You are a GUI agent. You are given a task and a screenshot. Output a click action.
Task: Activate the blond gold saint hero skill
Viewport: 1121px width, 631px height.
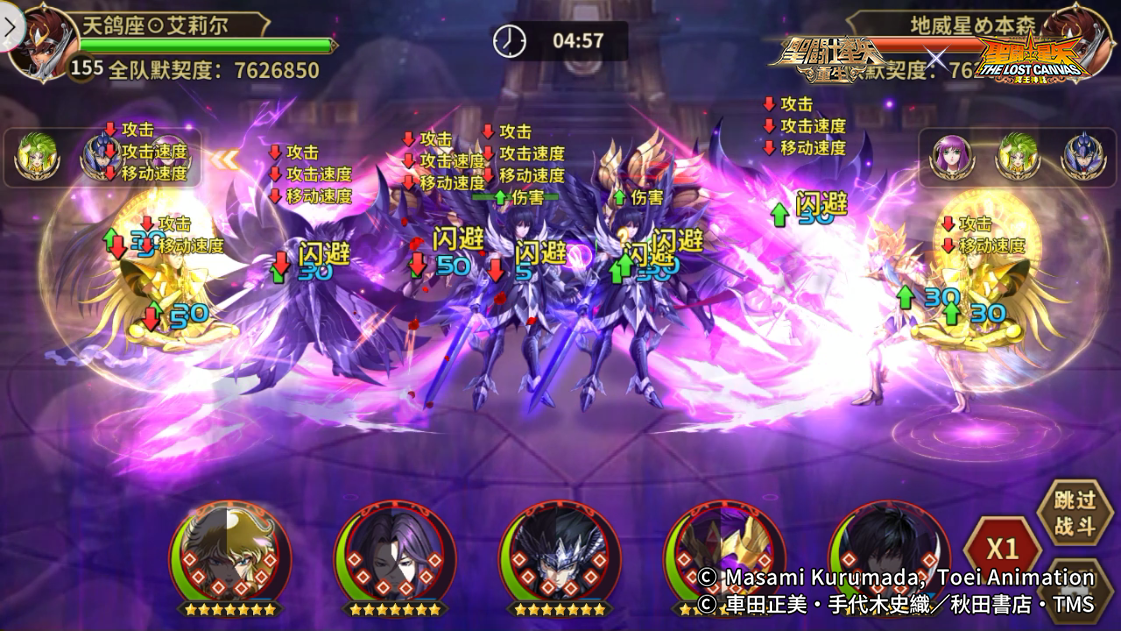point(231,555)
